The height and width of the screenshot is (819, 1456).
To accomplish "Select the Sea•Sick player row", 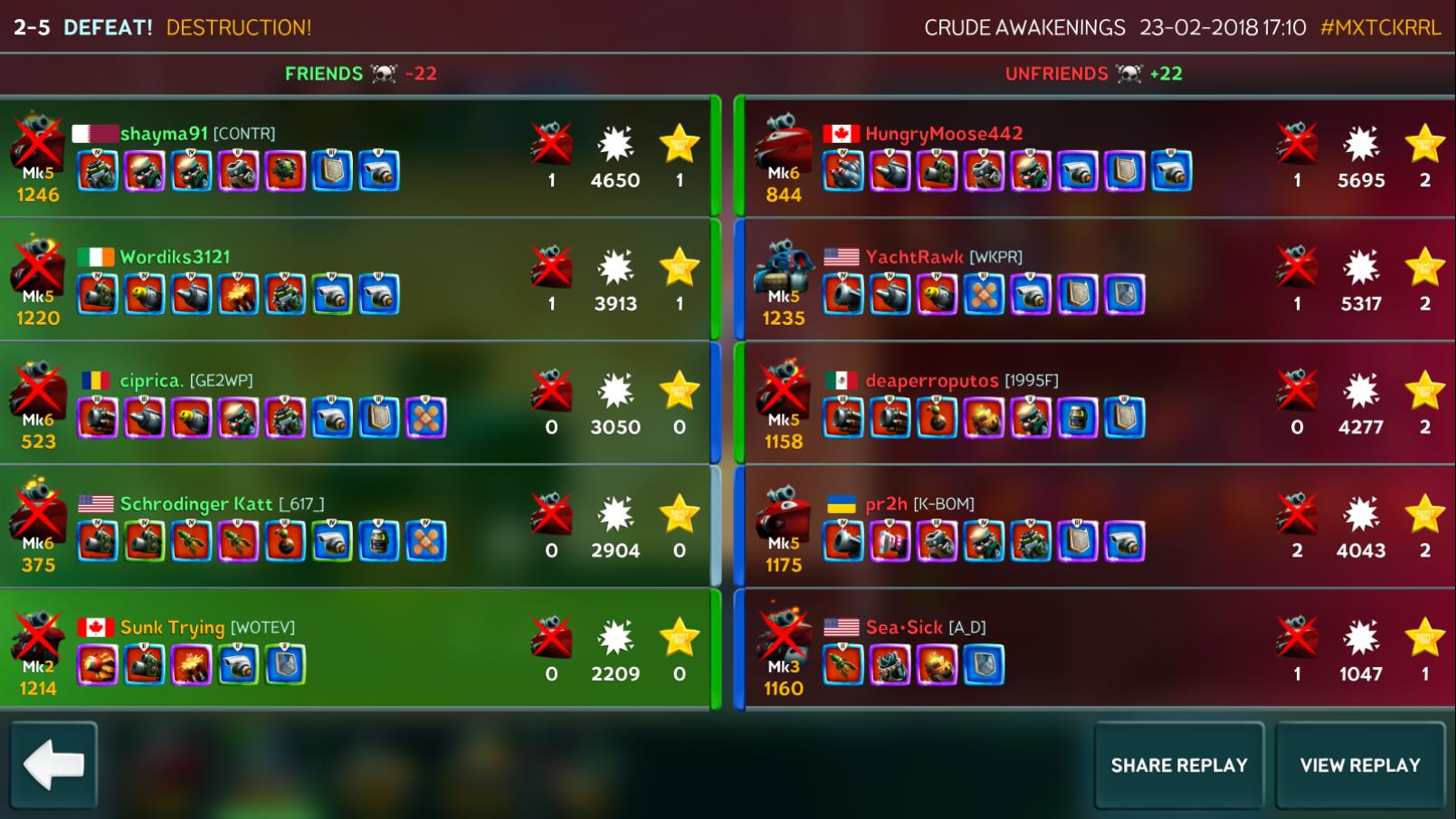I will [1095, 650].
